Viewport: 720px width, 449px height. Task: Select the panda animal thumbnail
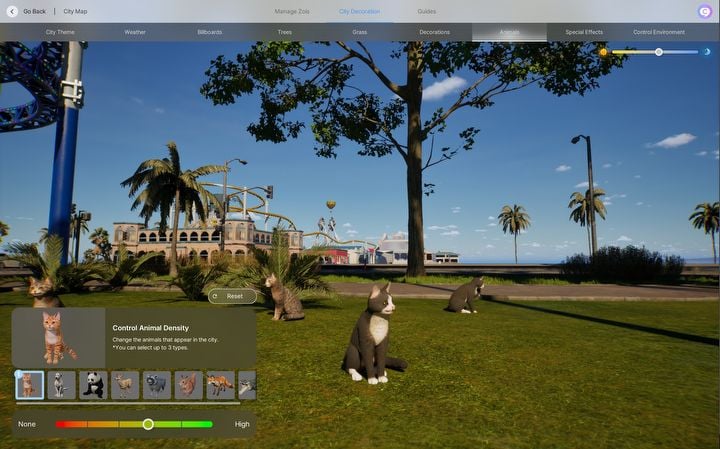click(x=93, y=385)
